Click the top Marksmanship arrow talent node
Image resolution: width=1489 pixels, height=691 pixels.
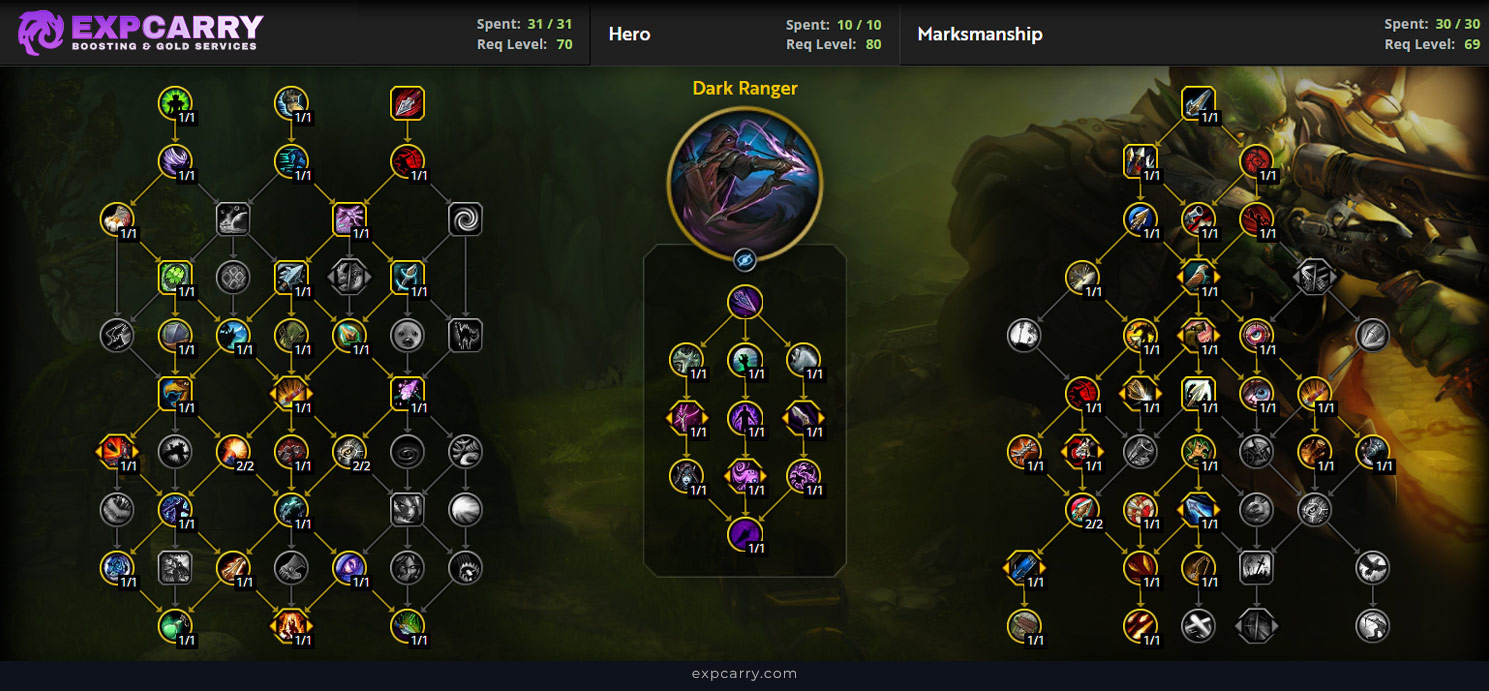click(1198, 103)
